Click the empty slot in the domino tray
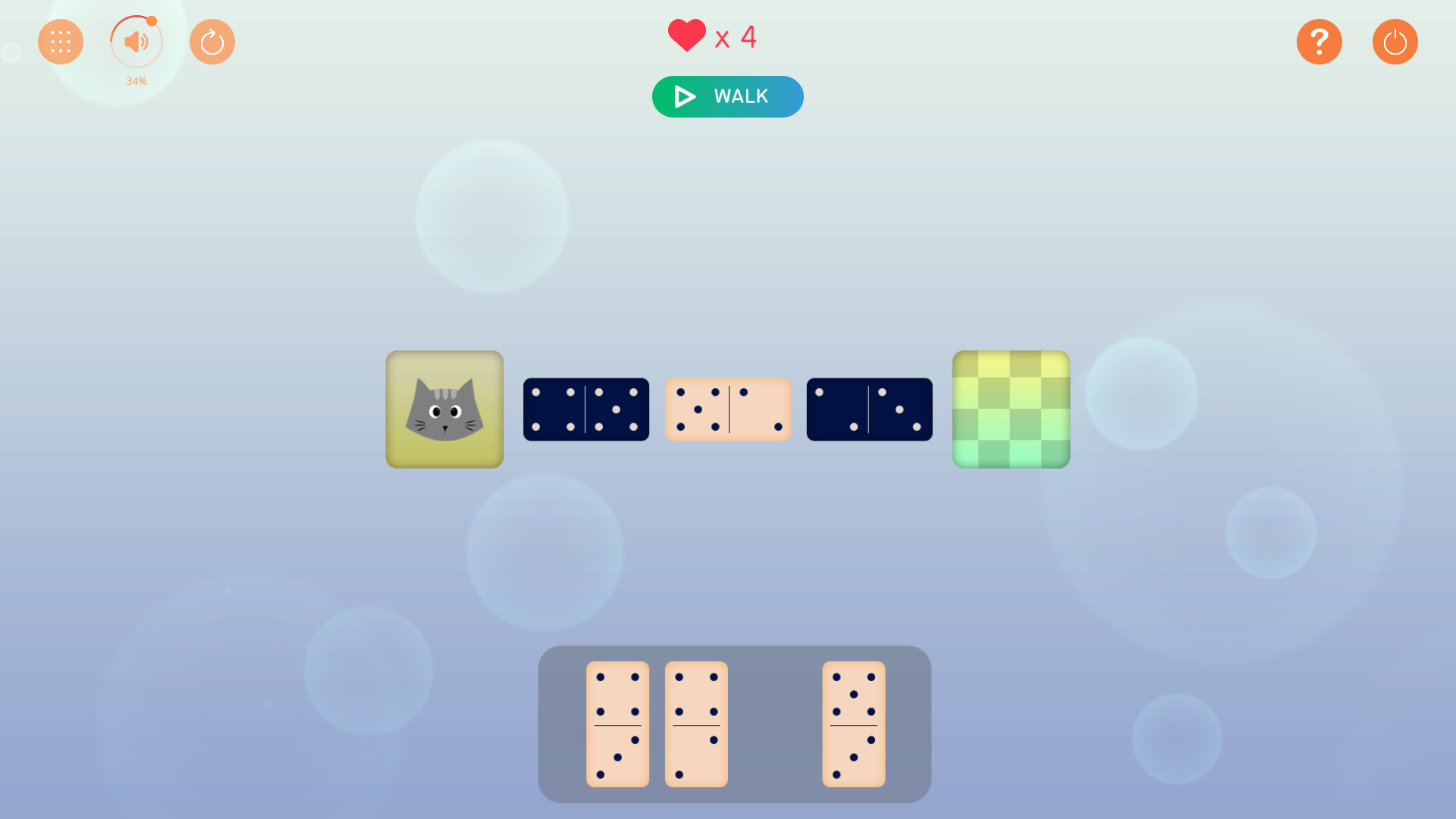Screen dimensions: 1456x819 (x=775, y=724)
